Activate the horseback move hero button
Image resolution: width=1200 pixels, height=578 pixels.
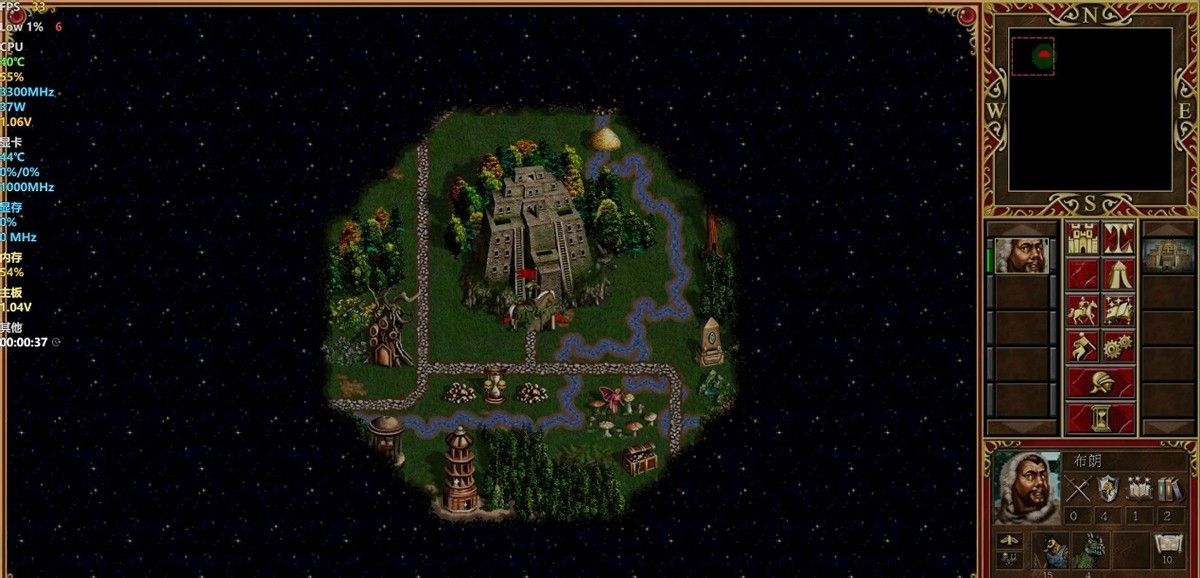(1083, 309)
